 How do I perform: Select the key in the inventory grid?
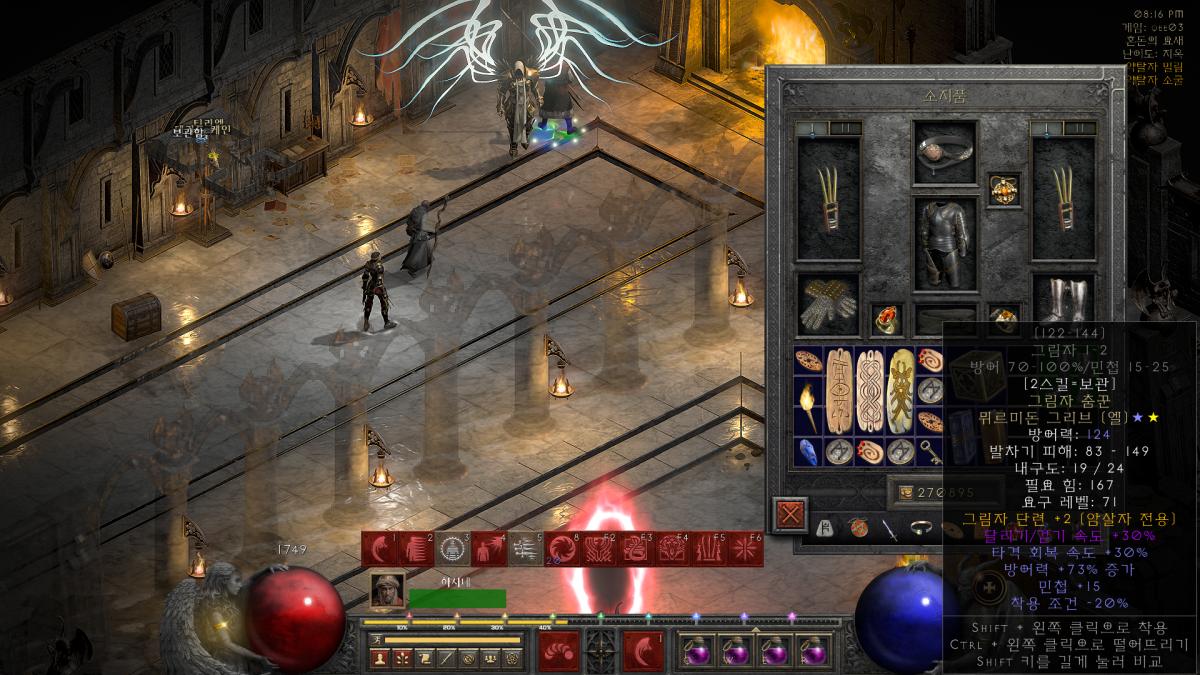click(929, 451)
